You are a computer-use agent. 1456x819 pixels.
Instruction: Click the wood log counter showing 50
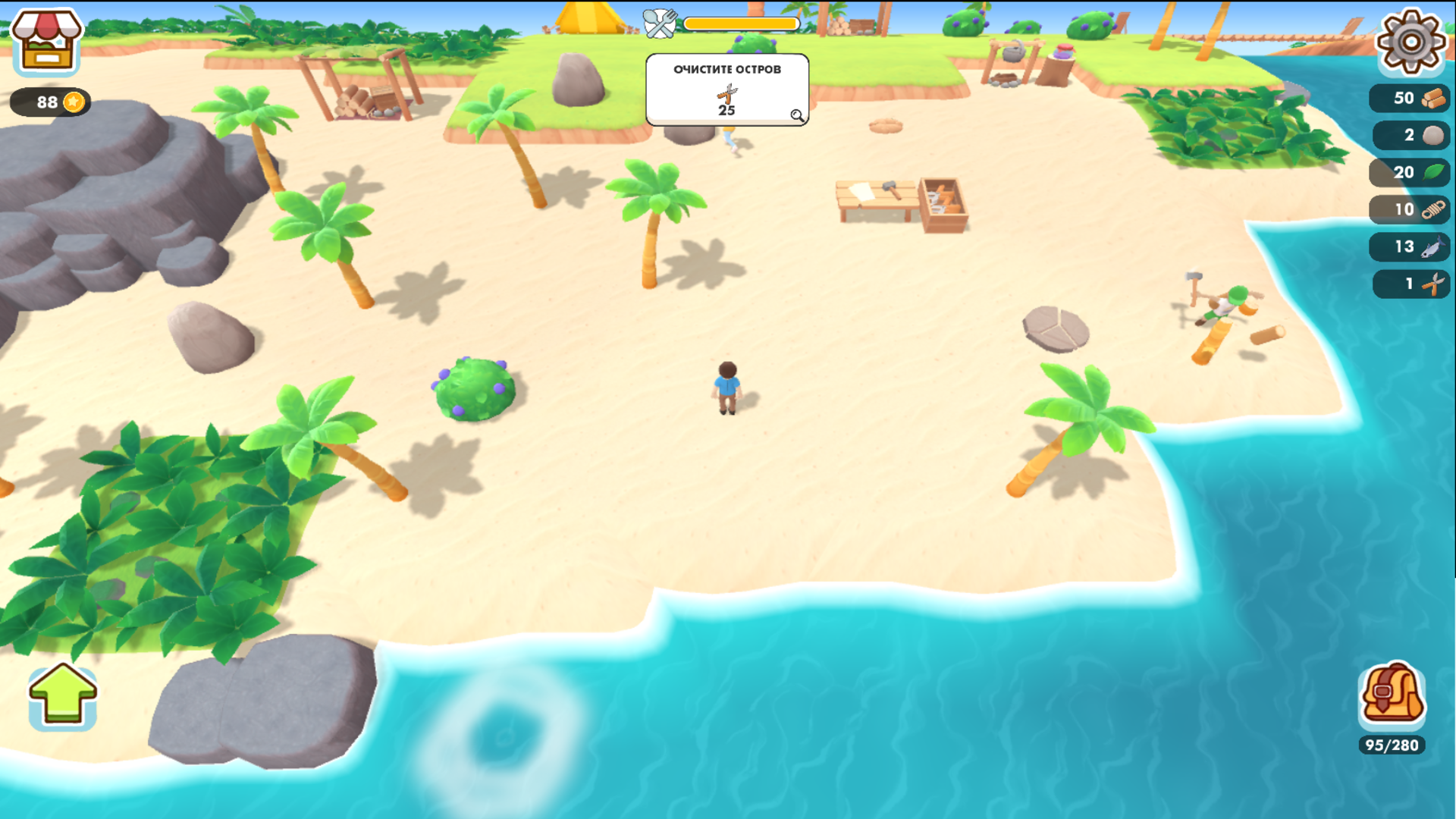[1408, 98]
